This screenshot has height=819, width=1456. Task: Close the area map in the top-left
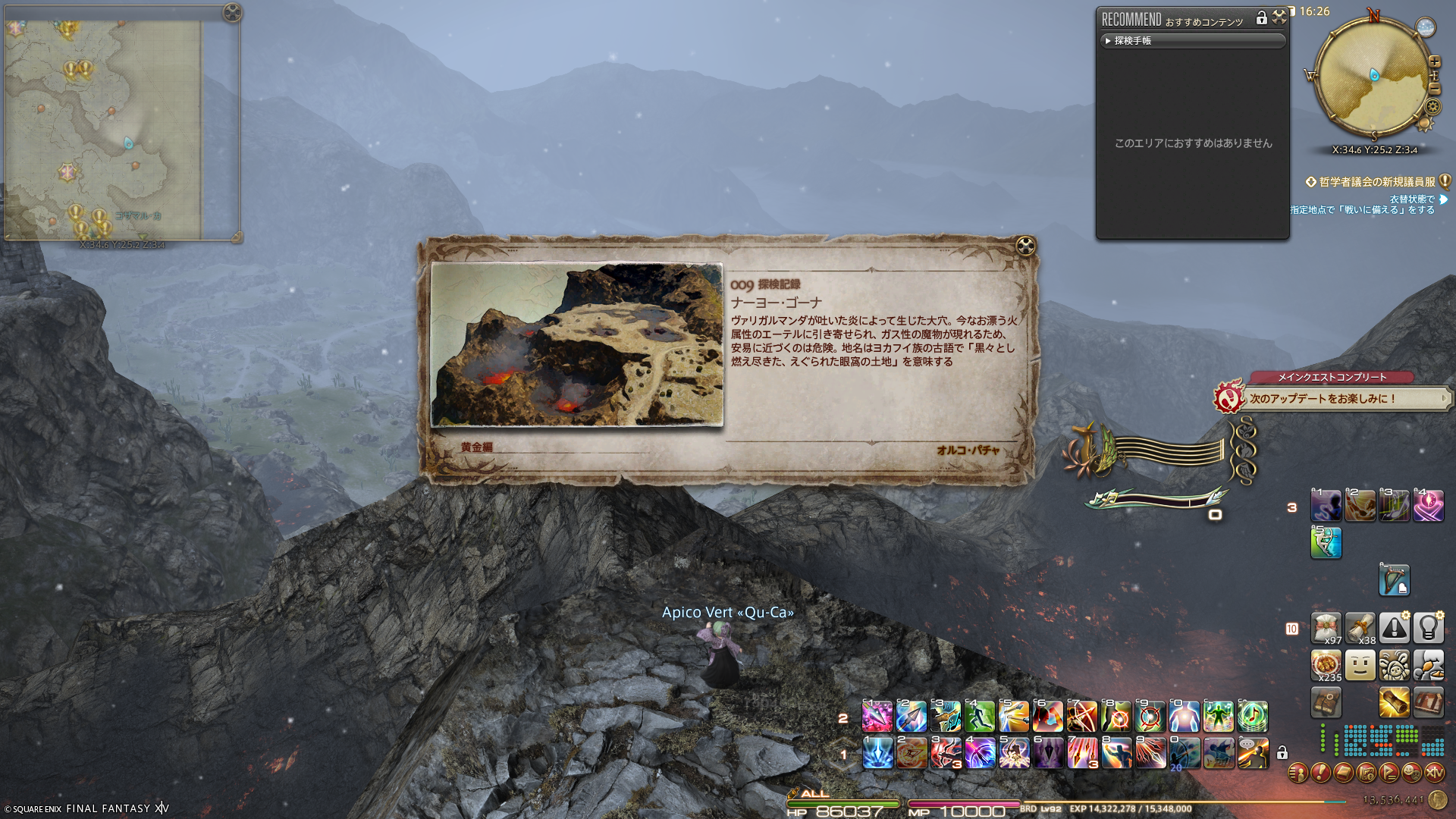232,12
